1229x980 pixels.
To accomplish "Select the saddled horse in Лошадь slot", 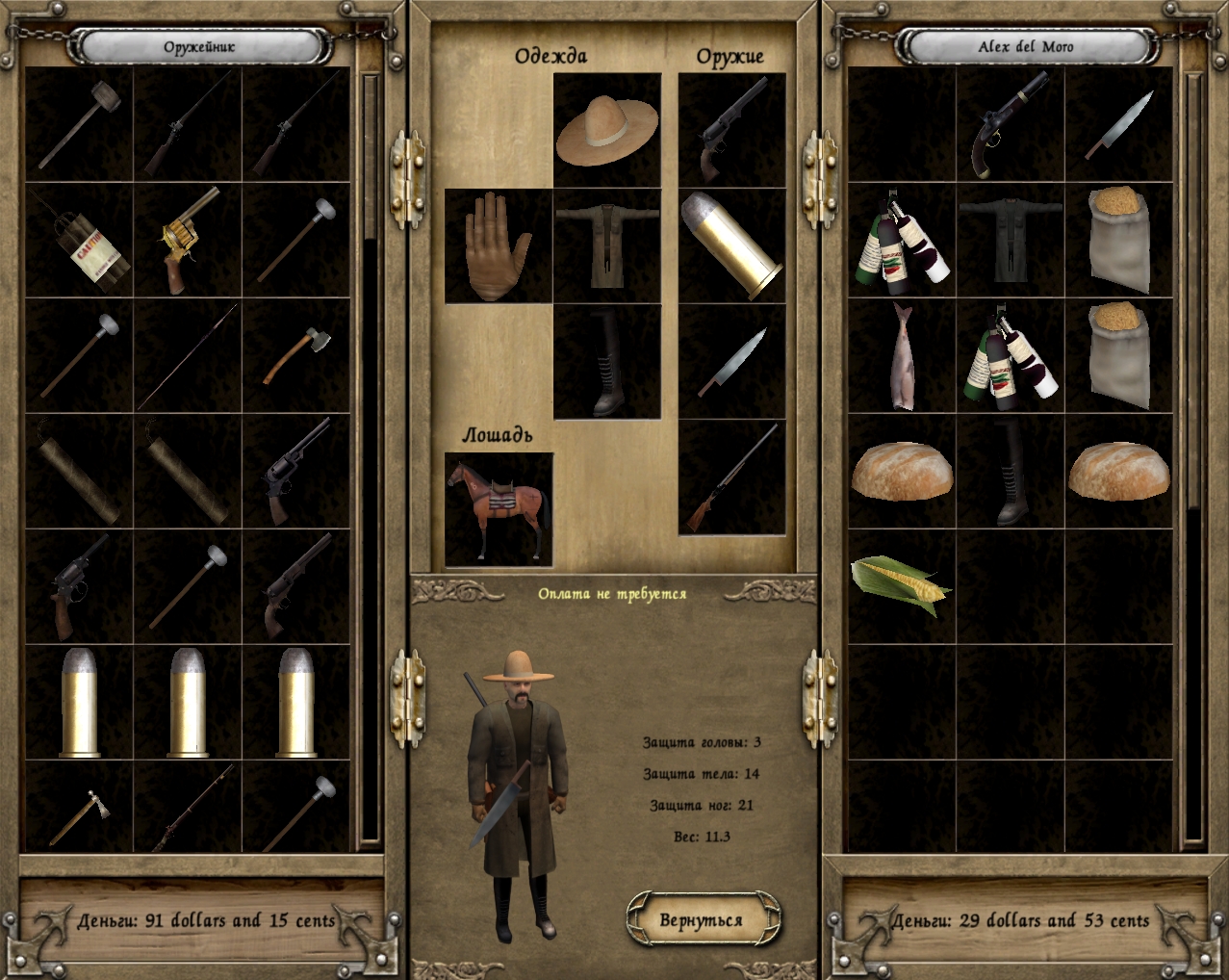I will 499,508.
